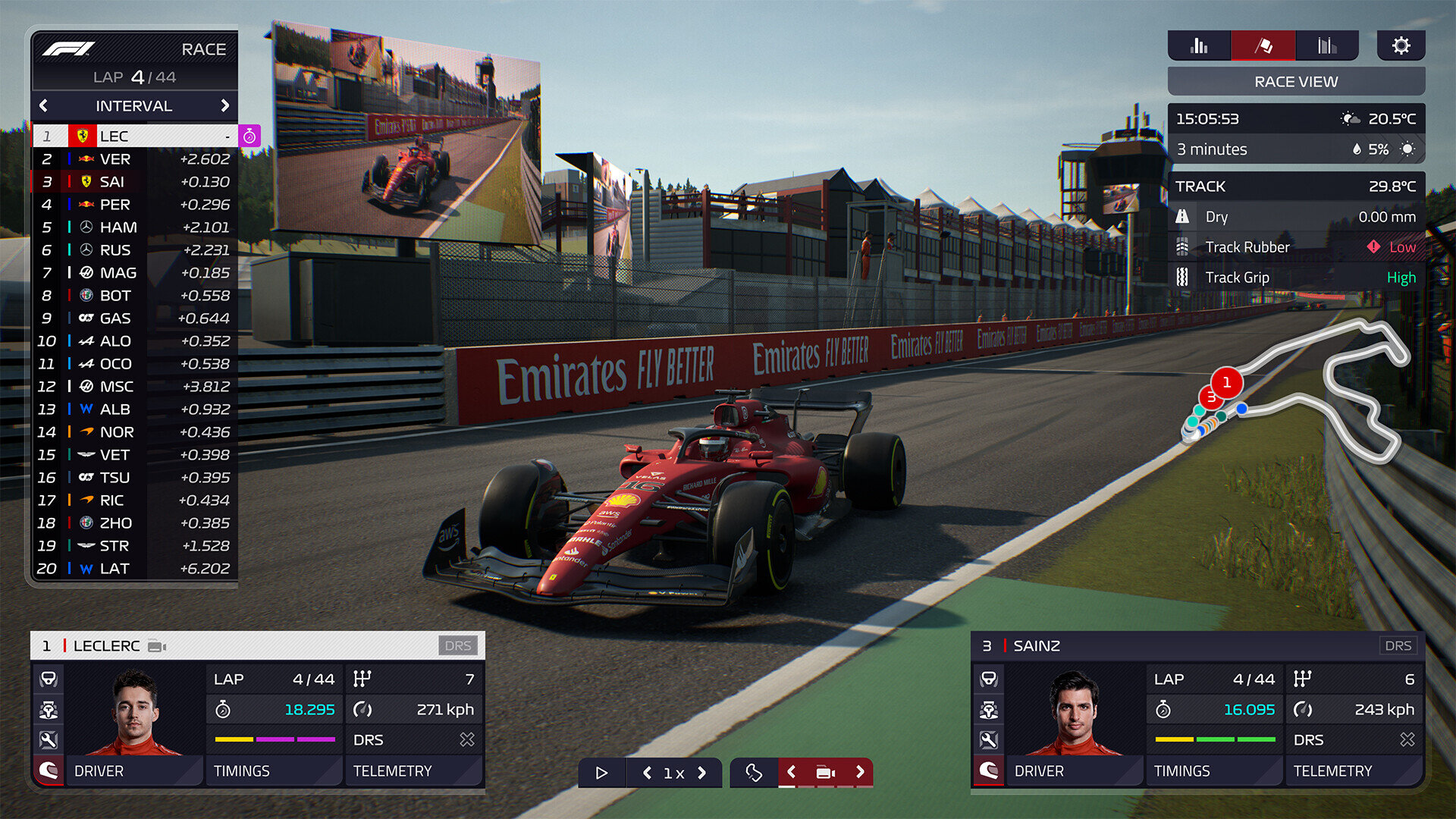
Task: Switch to Sainz's TELEMETRY tab
Action: (1355, 771)
